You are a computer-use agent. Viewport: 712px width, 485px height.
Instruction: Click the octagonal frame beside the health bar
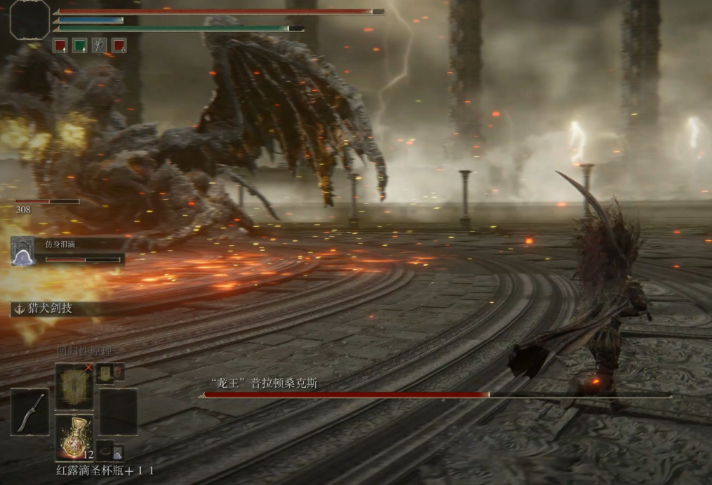pyautogui.click(x=30, y=19)
